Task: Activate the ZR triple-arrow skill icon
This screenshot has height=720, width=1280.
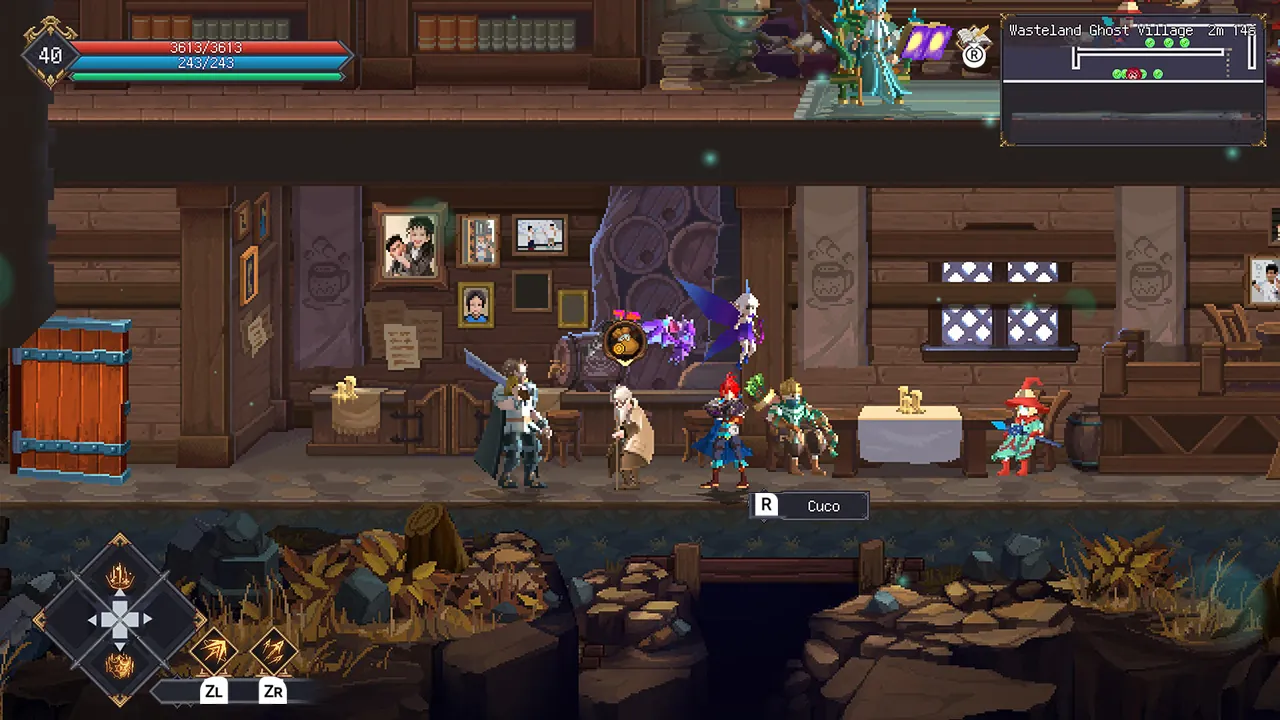Action: (x=274, y=649)
